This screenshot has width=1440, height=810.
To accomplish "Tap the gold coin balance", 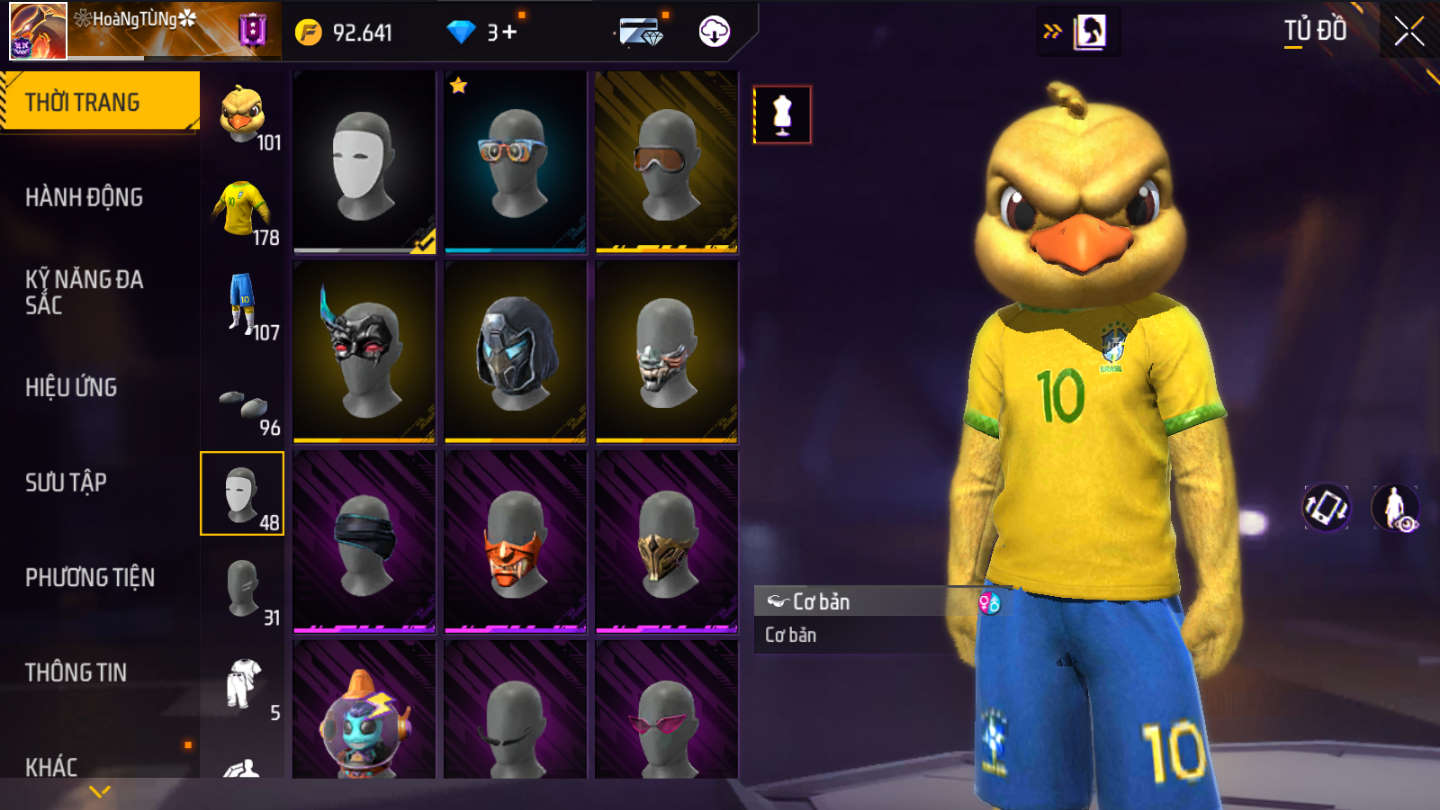I will tap(344, 32).
